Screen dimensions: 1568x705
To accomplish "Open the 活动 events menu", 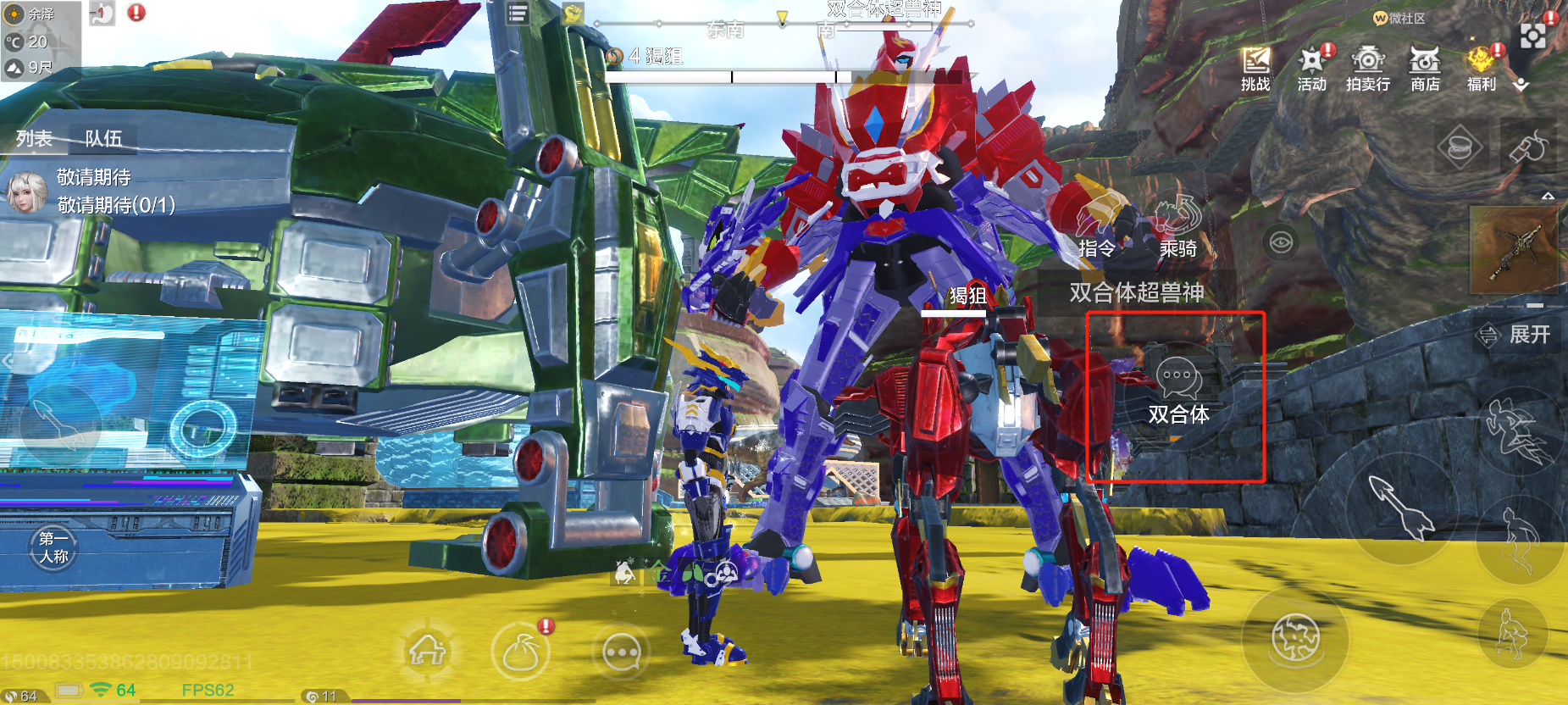I will tap(1311, 68).
